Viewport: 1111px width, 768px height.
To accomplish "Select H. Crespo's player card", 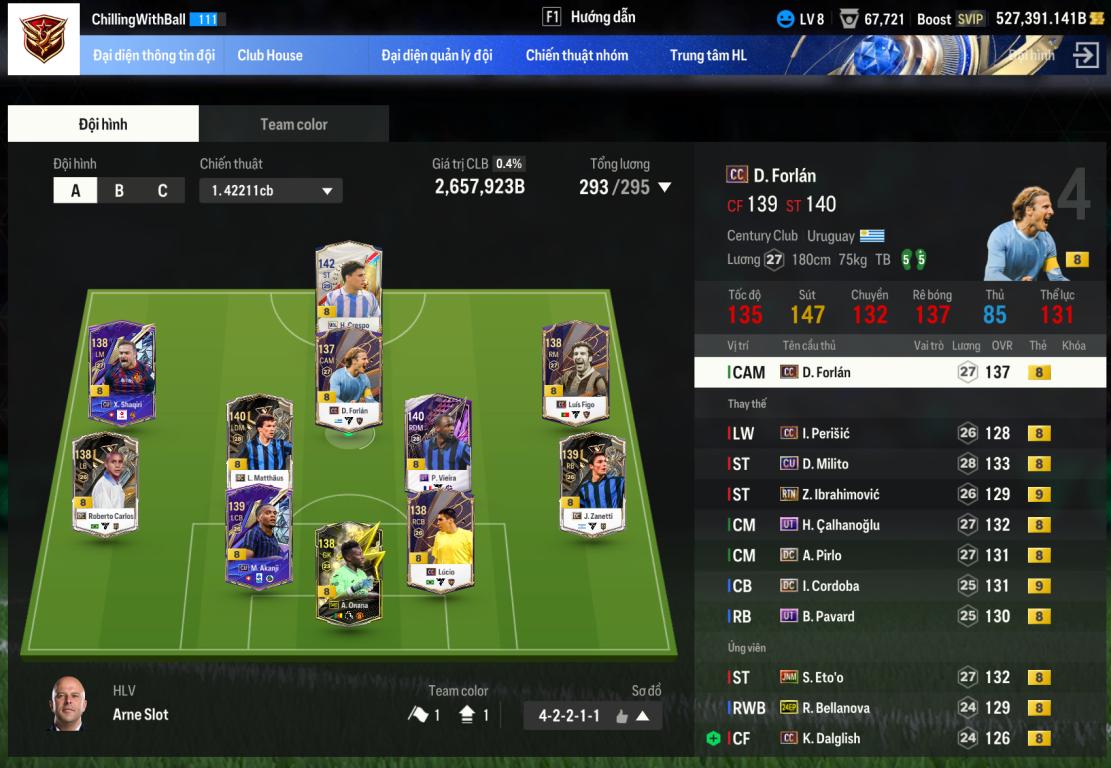I will [x=349, y=285].
